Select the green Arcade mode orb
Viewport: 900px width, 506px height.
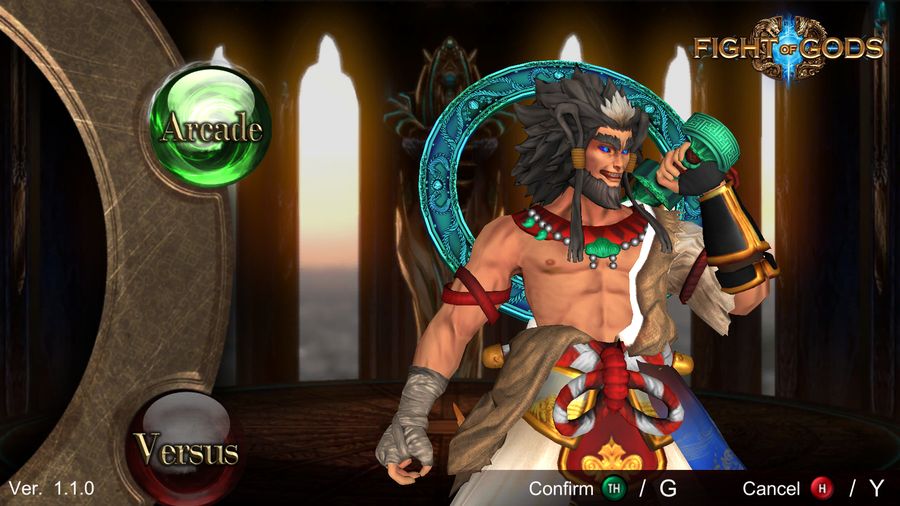pyautogui.click(x=210, y=126)
